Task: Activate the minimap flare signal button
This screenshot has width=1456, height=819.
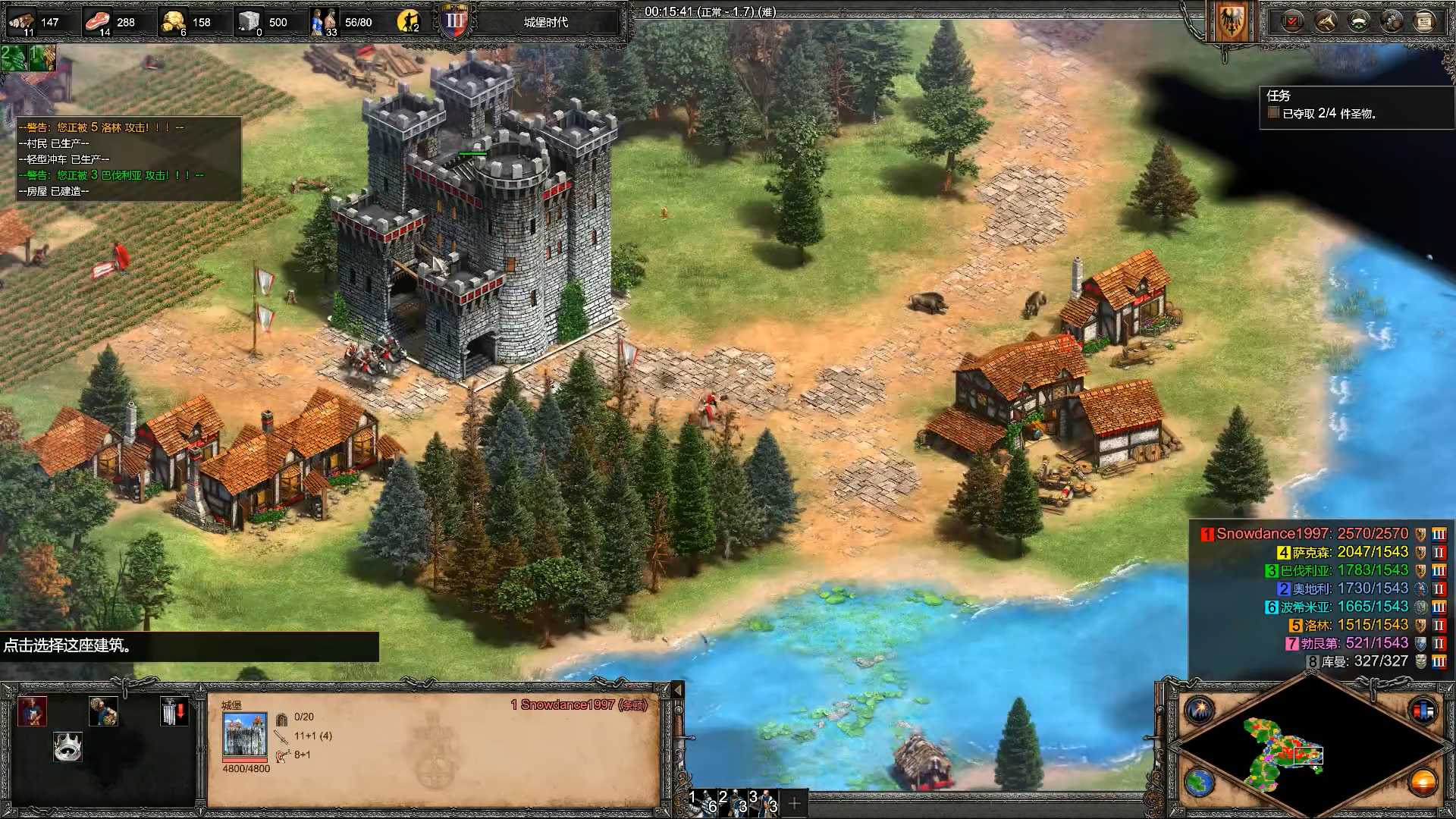Action: coord(1200,711)
